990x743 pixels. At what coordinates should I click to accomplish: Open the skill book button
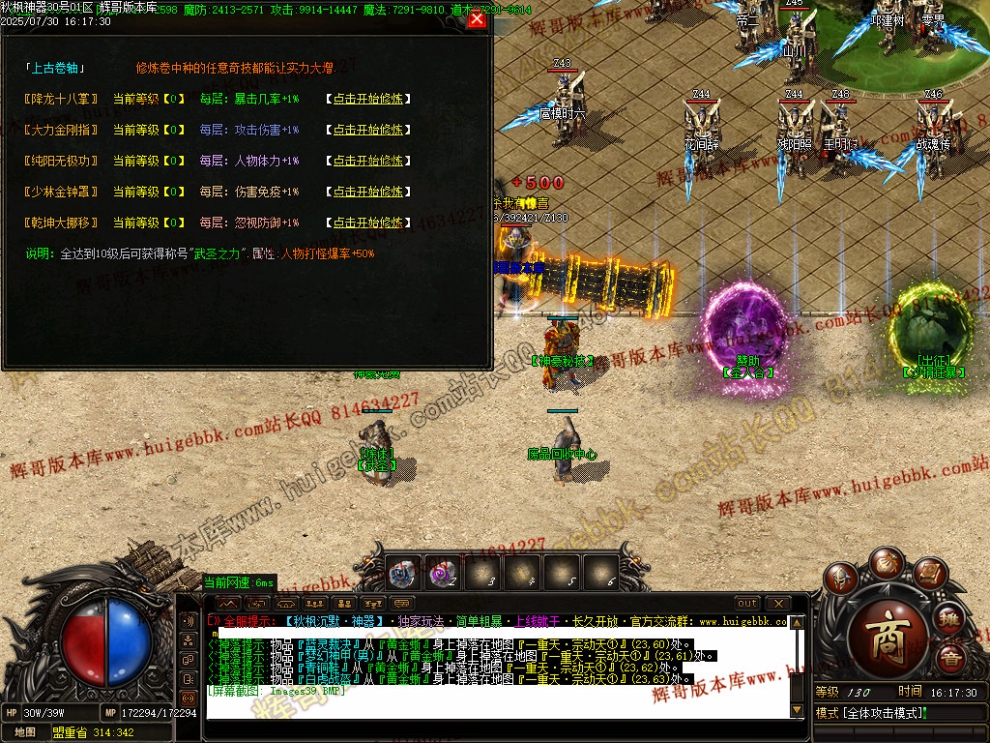click(x=931, y=574)
